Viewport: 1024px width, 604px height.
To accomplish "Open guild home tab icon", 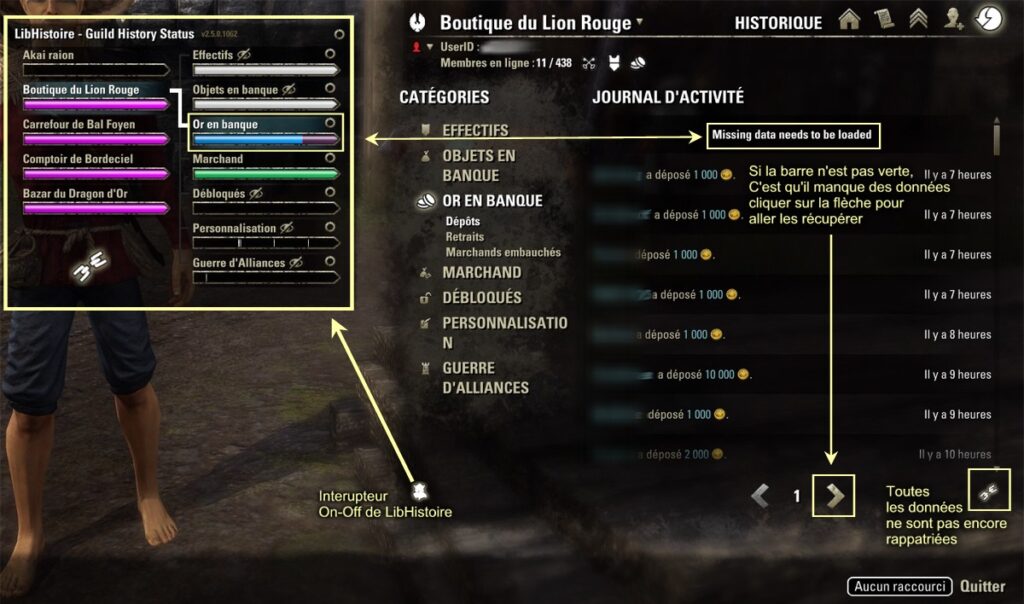I will (x=849, y=21).
